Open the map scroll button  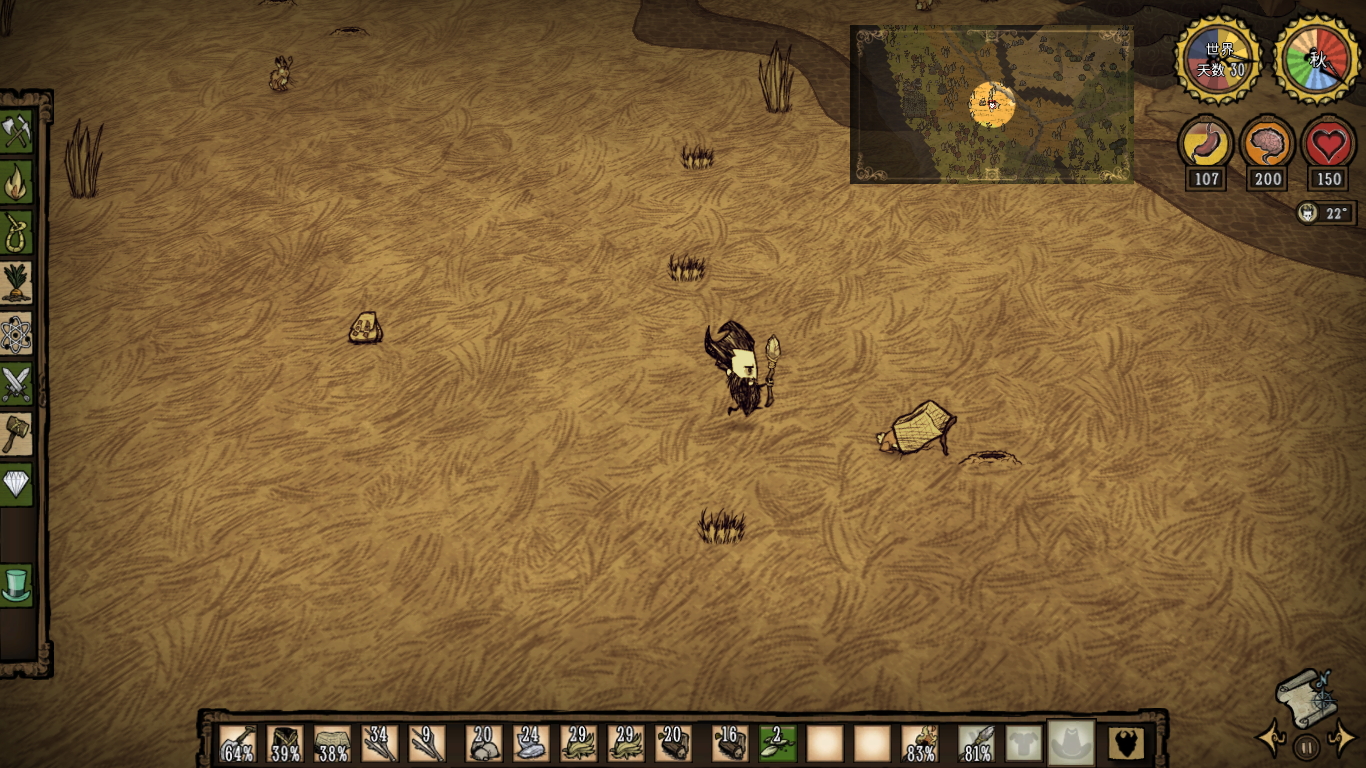click(x=1304, y=697)
